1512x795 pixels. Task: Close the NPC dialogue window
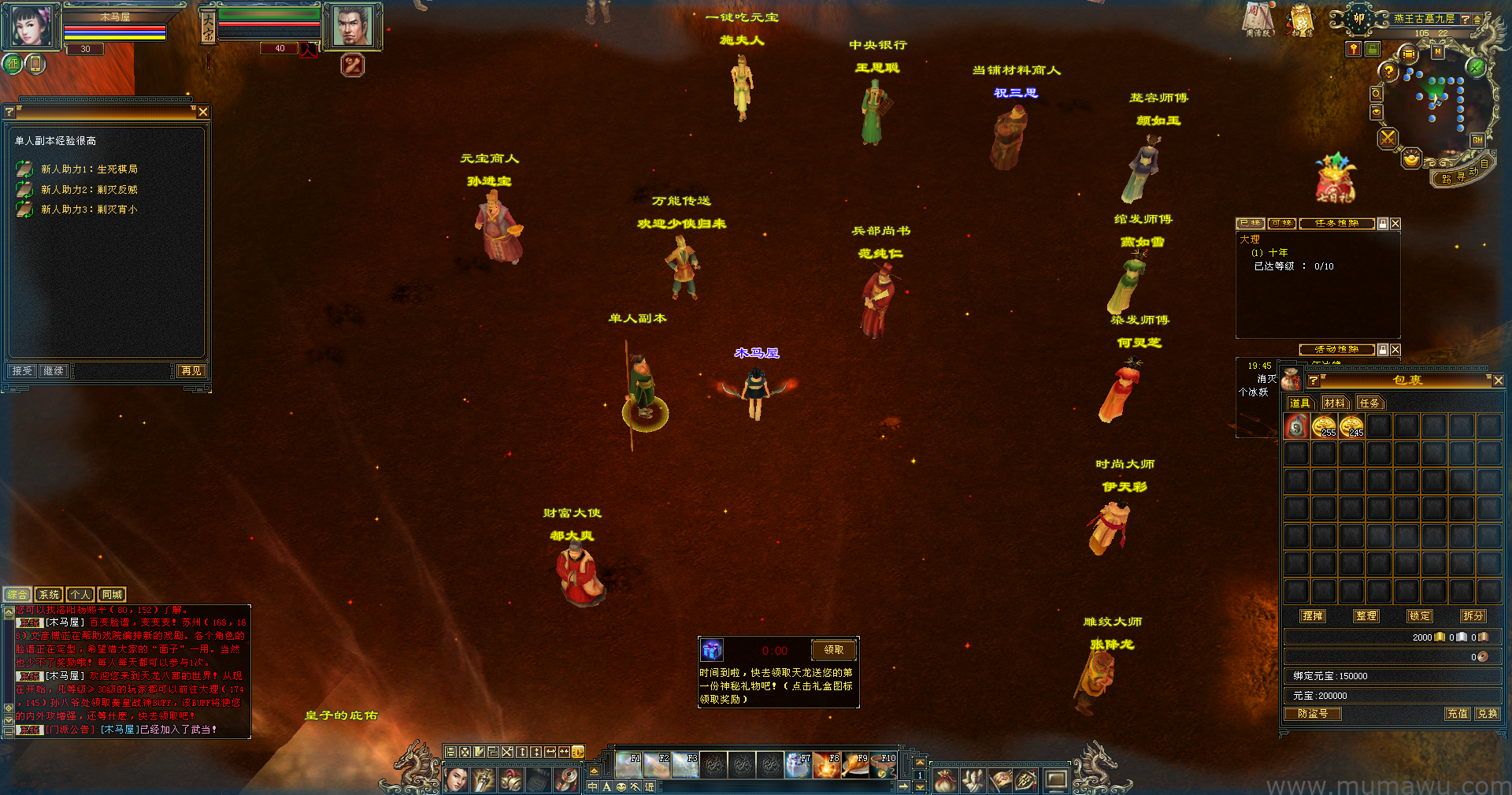tap(203, 112)
